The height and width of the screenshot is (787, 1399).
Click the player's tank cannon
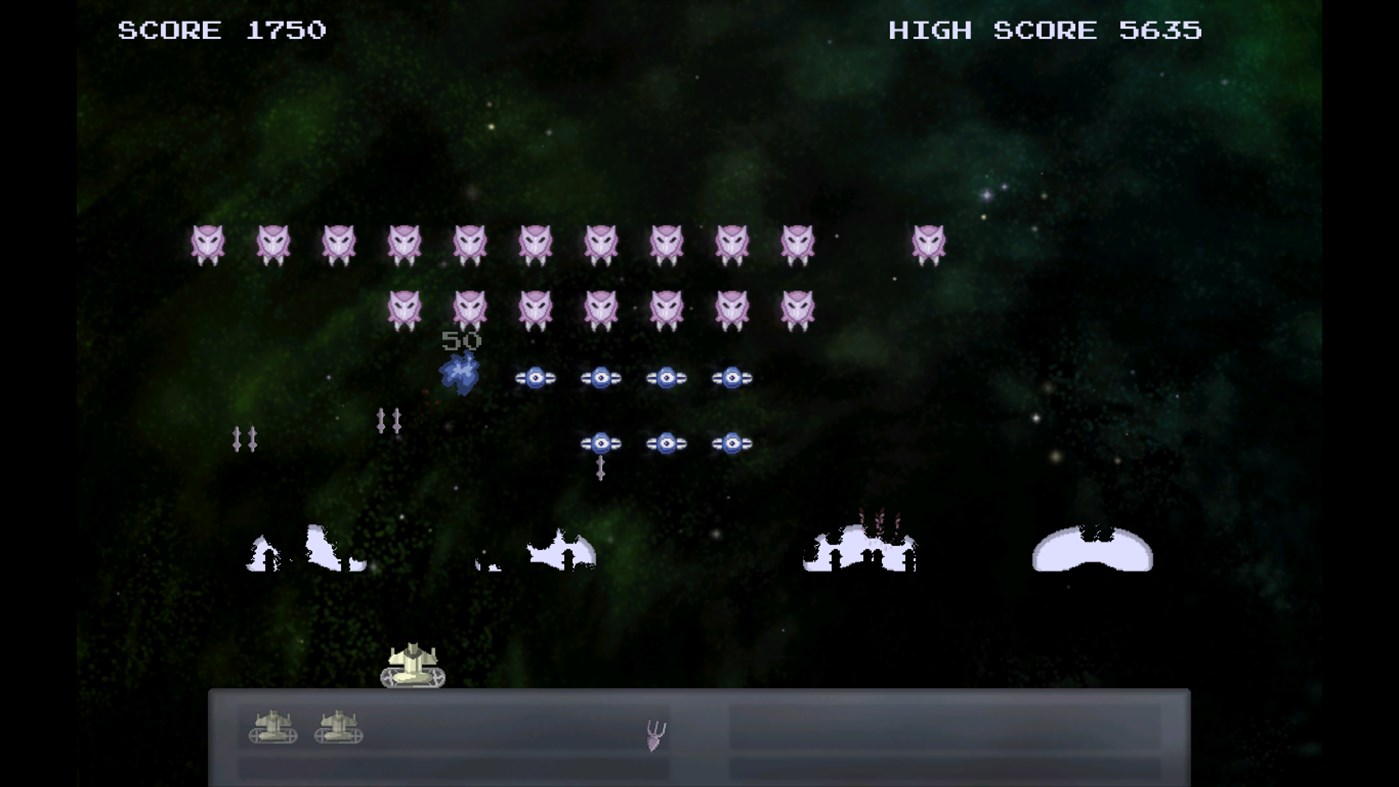click(412, 665)
